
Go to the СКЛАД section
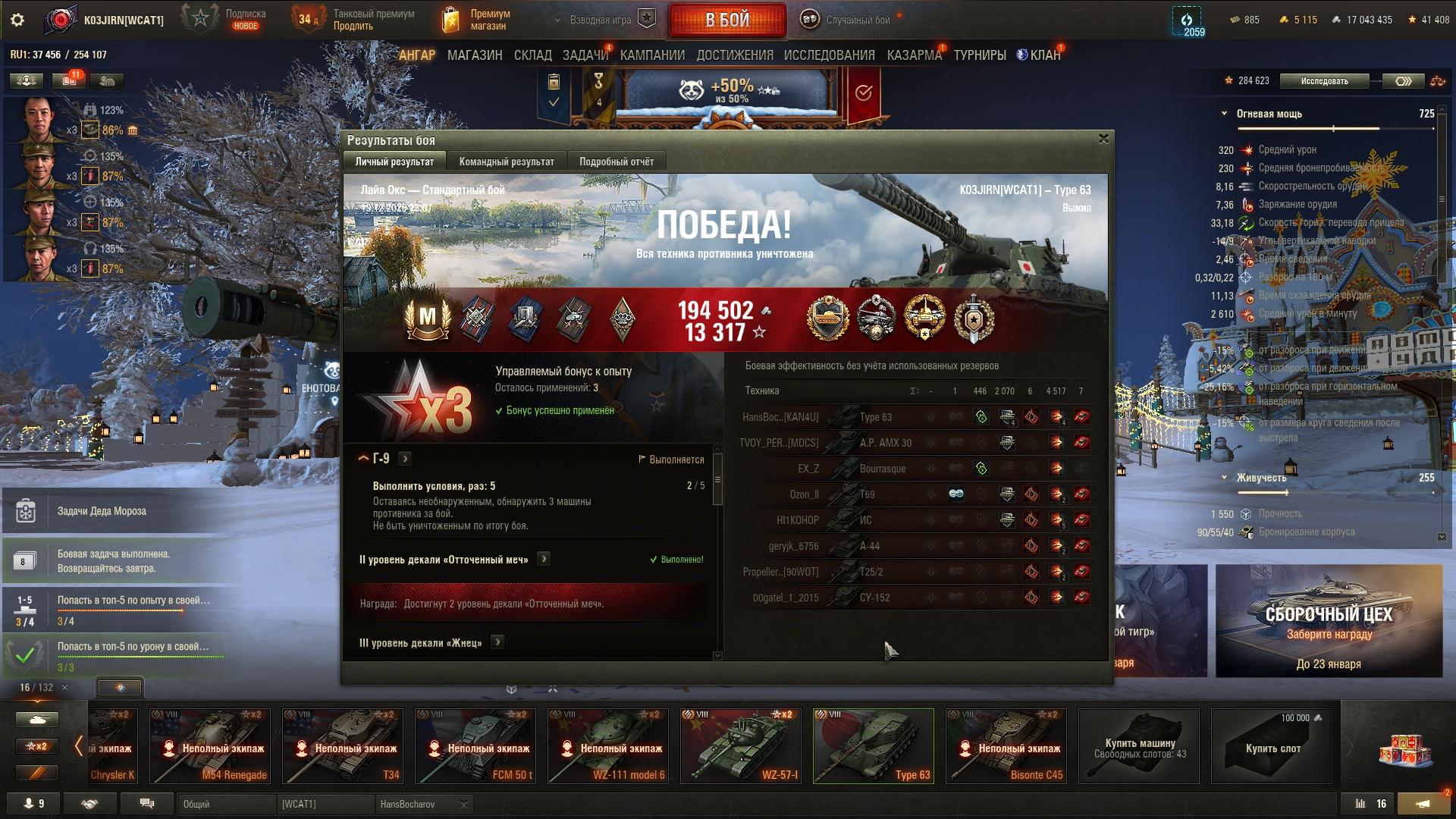(x=532, y=55)
